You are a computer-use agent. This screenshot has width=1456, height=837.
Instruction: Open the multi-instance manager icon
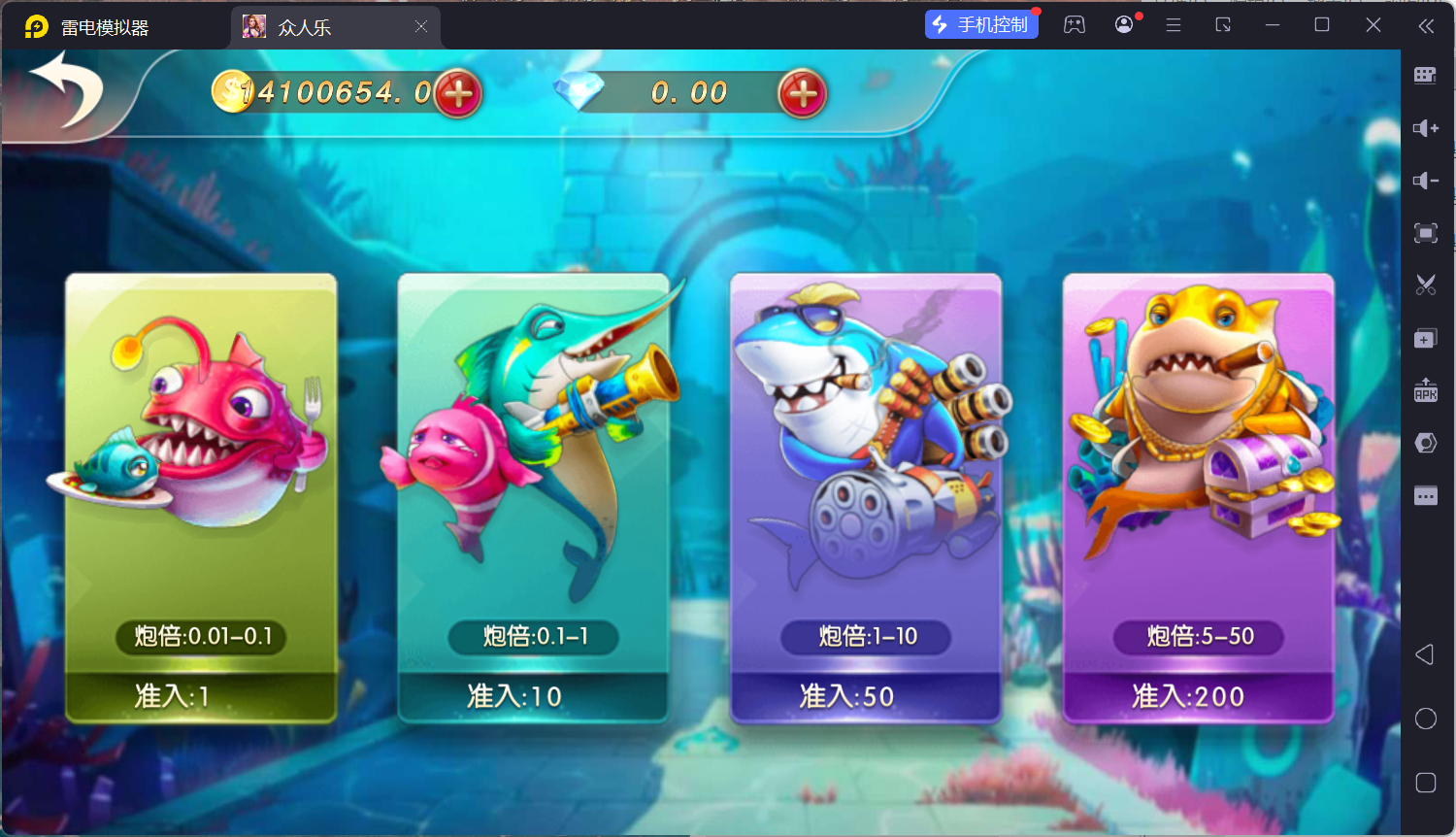(x=1425, y=338)
